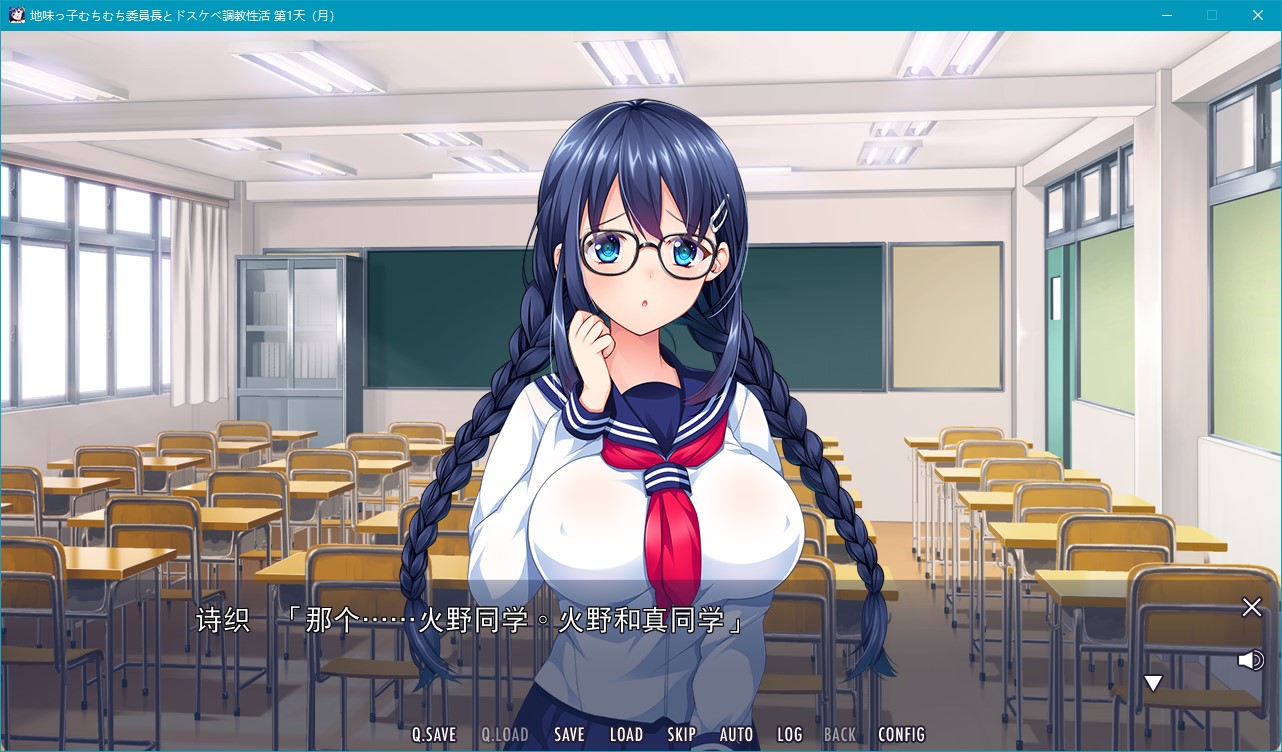Viewport: 1282px width, 752px height.
Task: Hide the dialogue box with the X icon
Action: (x=1251, y=607)
